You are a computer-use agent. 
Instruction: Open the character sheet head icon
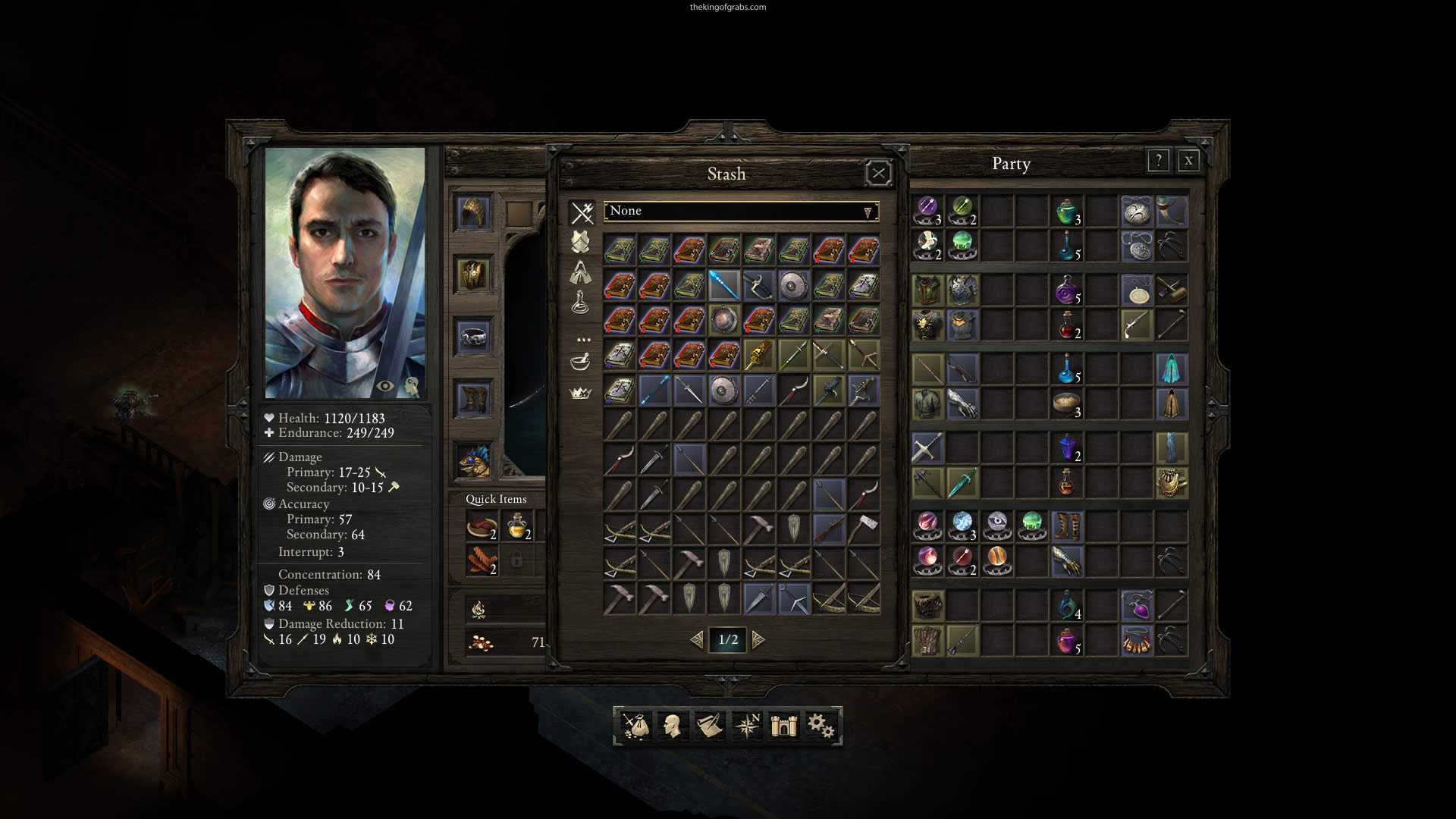tap(671, 726)
